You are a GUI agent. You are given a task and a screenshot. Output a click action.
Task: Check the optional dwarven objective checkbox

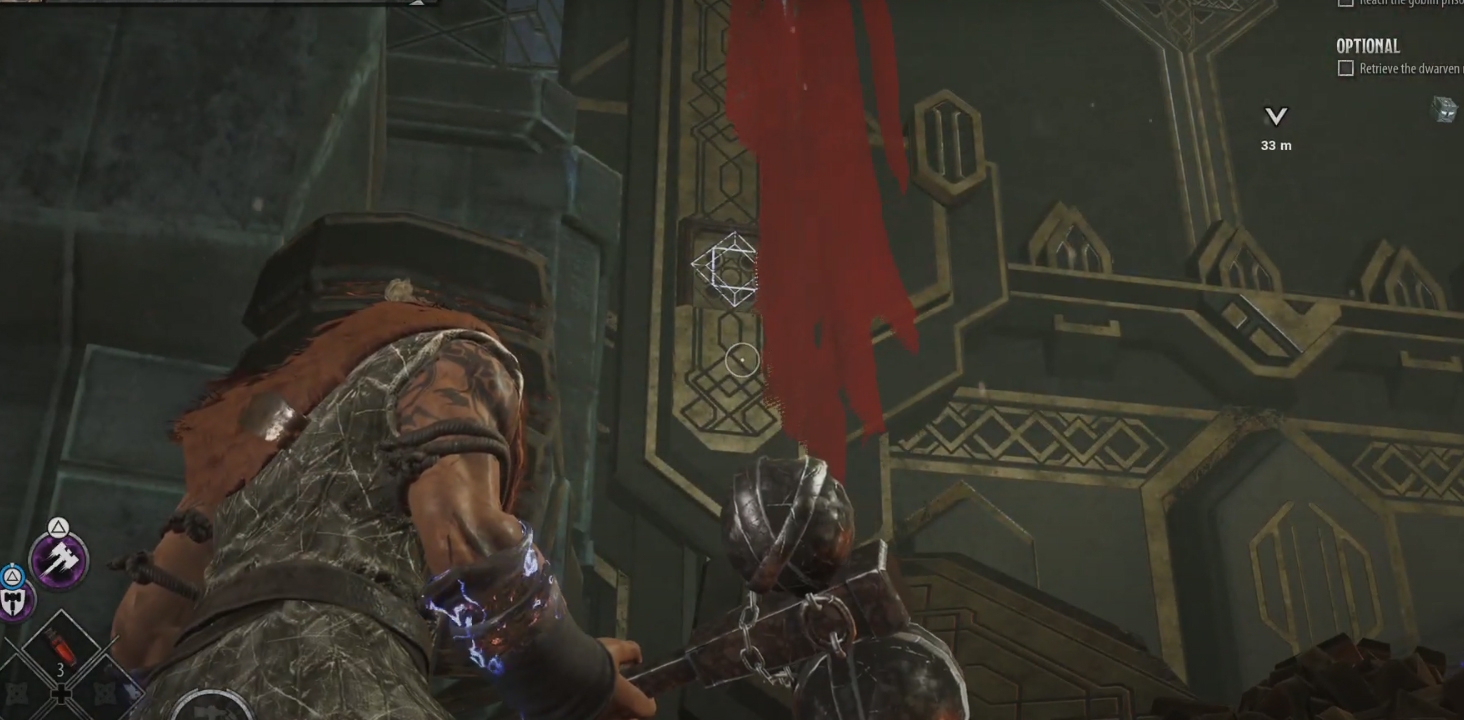[1346, 68]
